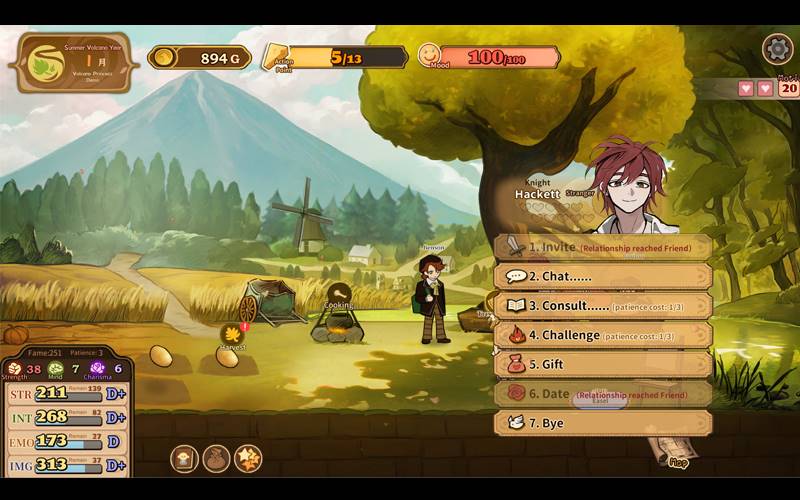Select the Gift option
800x500 pixels.
[603, 364]
